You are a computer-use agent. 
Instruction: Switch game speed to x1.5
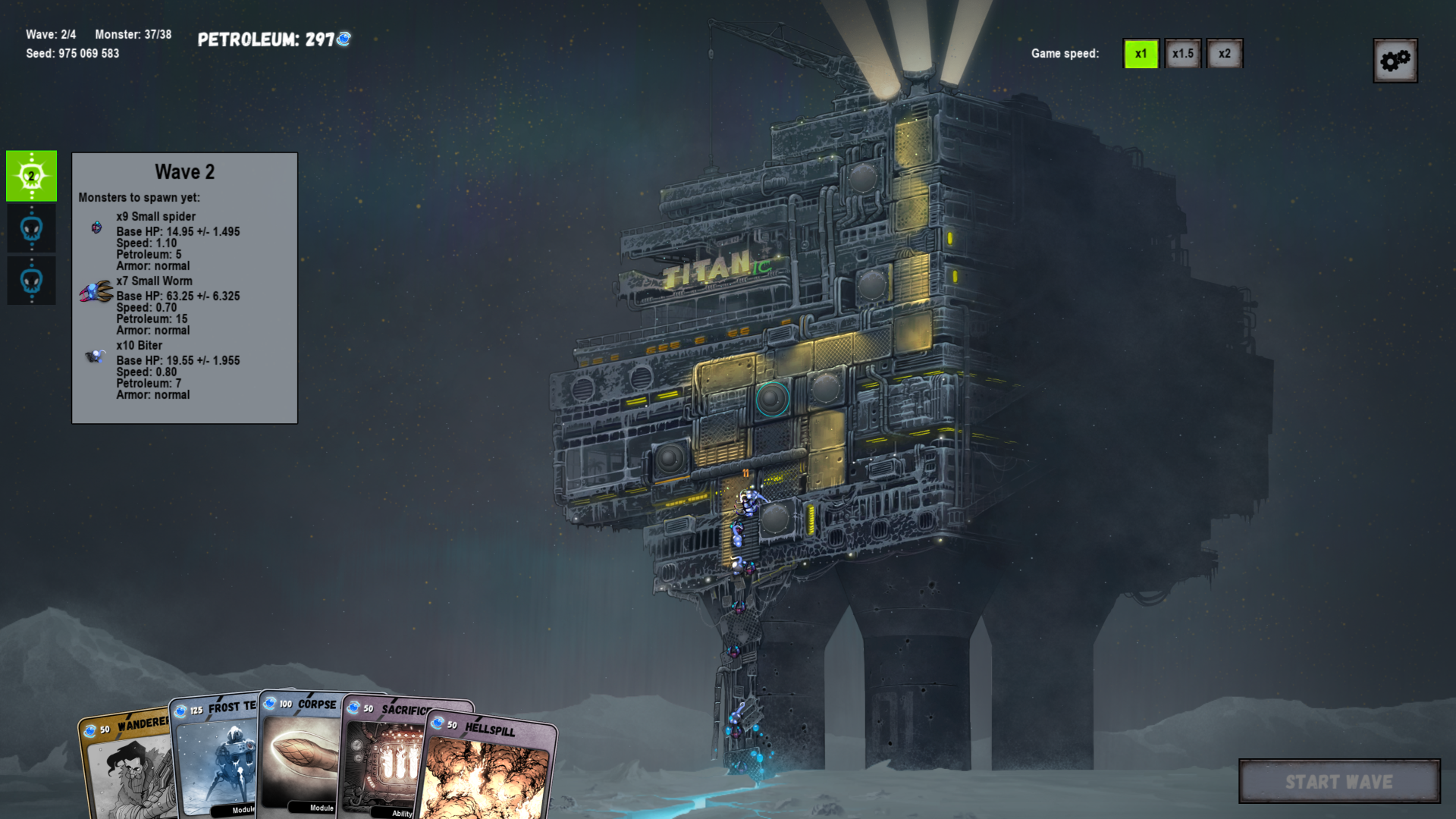(1182, 54)
